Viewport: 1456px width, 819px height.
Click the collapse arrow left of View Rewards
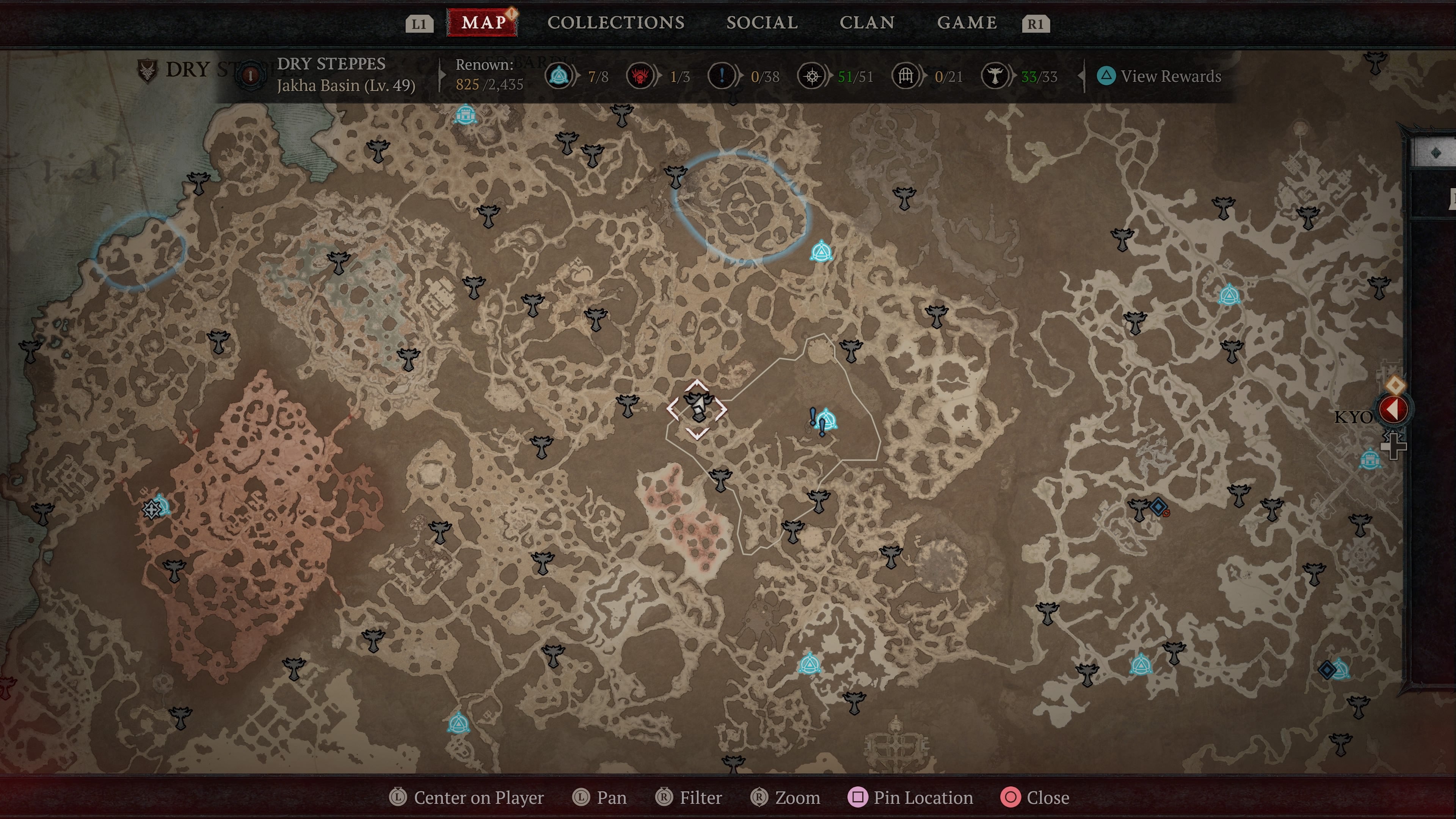(x=1081, y=76)
